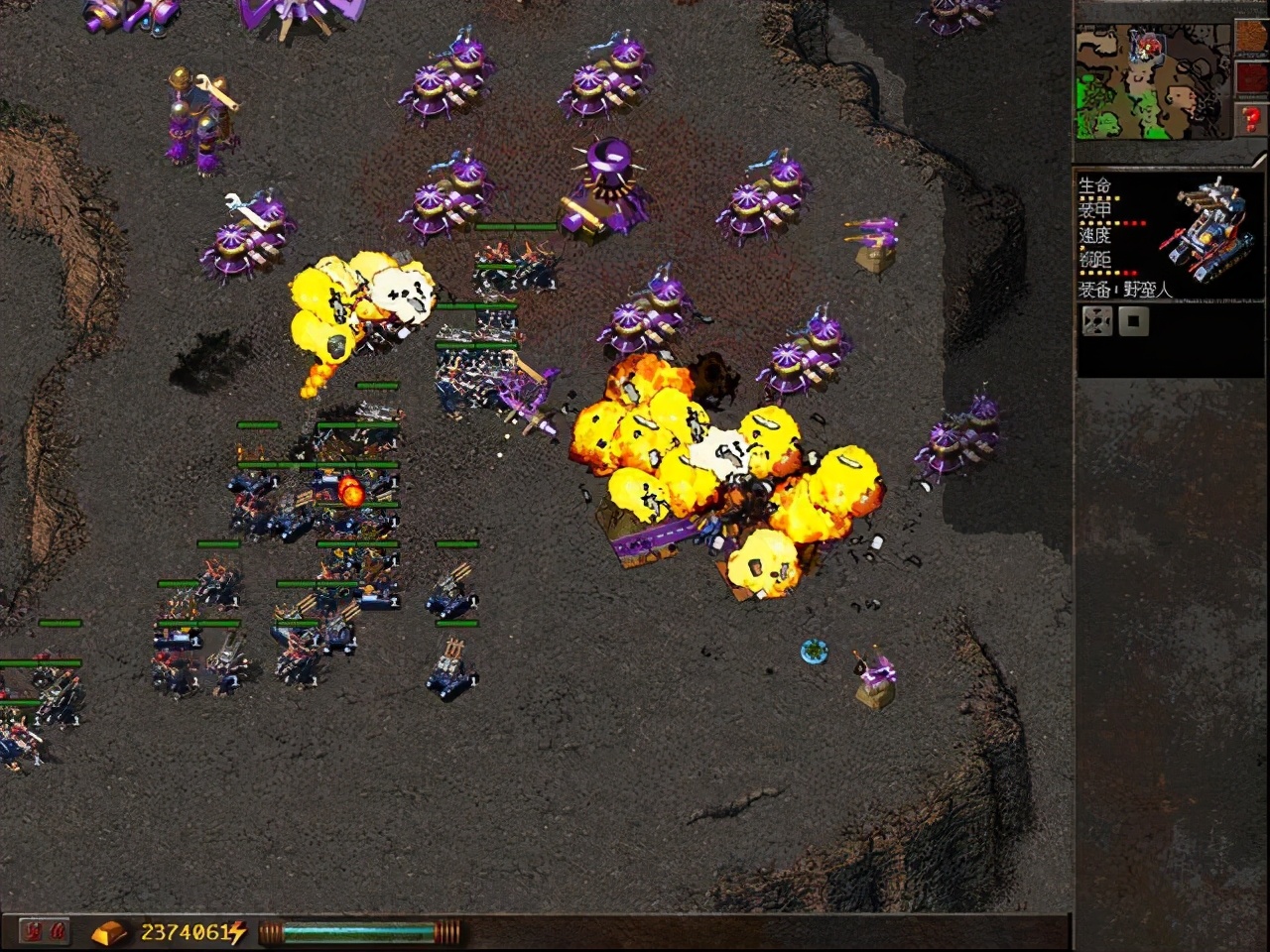This screenshot has height=952, width=1270.
Task: Toggle the orange terrain minimap button
Action: tap(1251, 39)
